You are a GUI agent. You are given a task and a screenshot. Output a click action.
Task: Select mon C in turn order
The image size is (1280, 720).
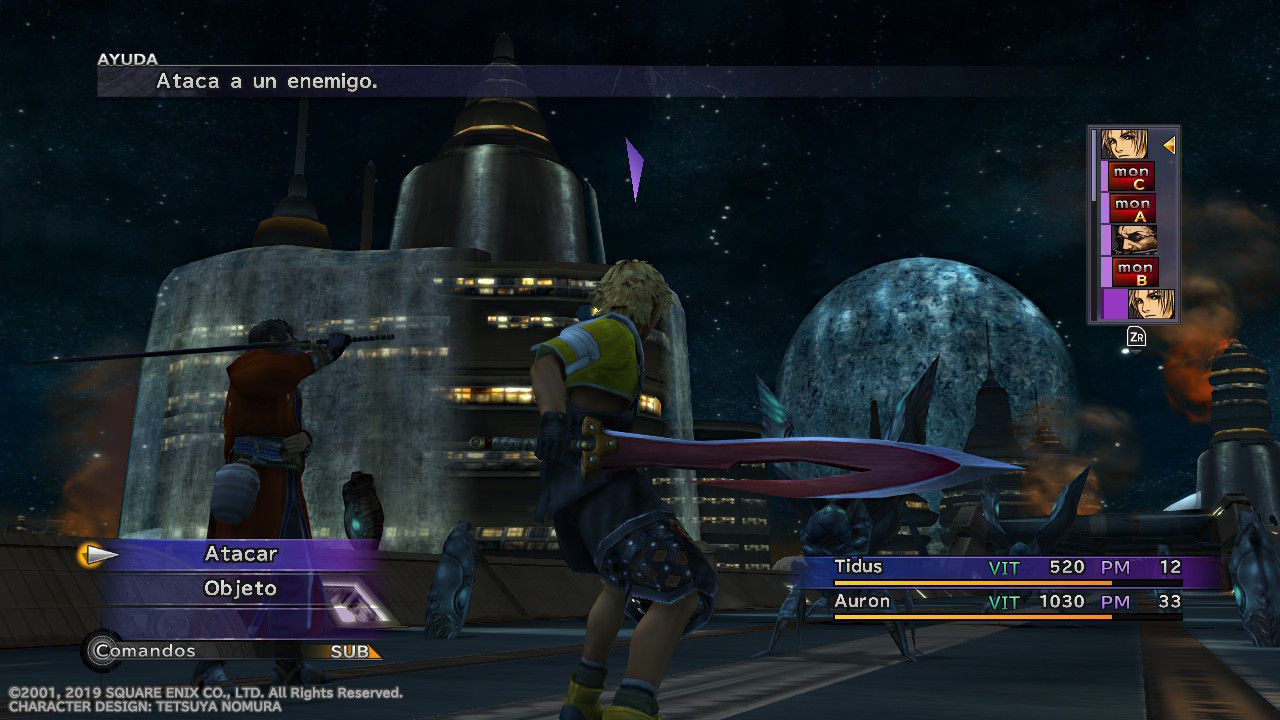point(1132,177)
